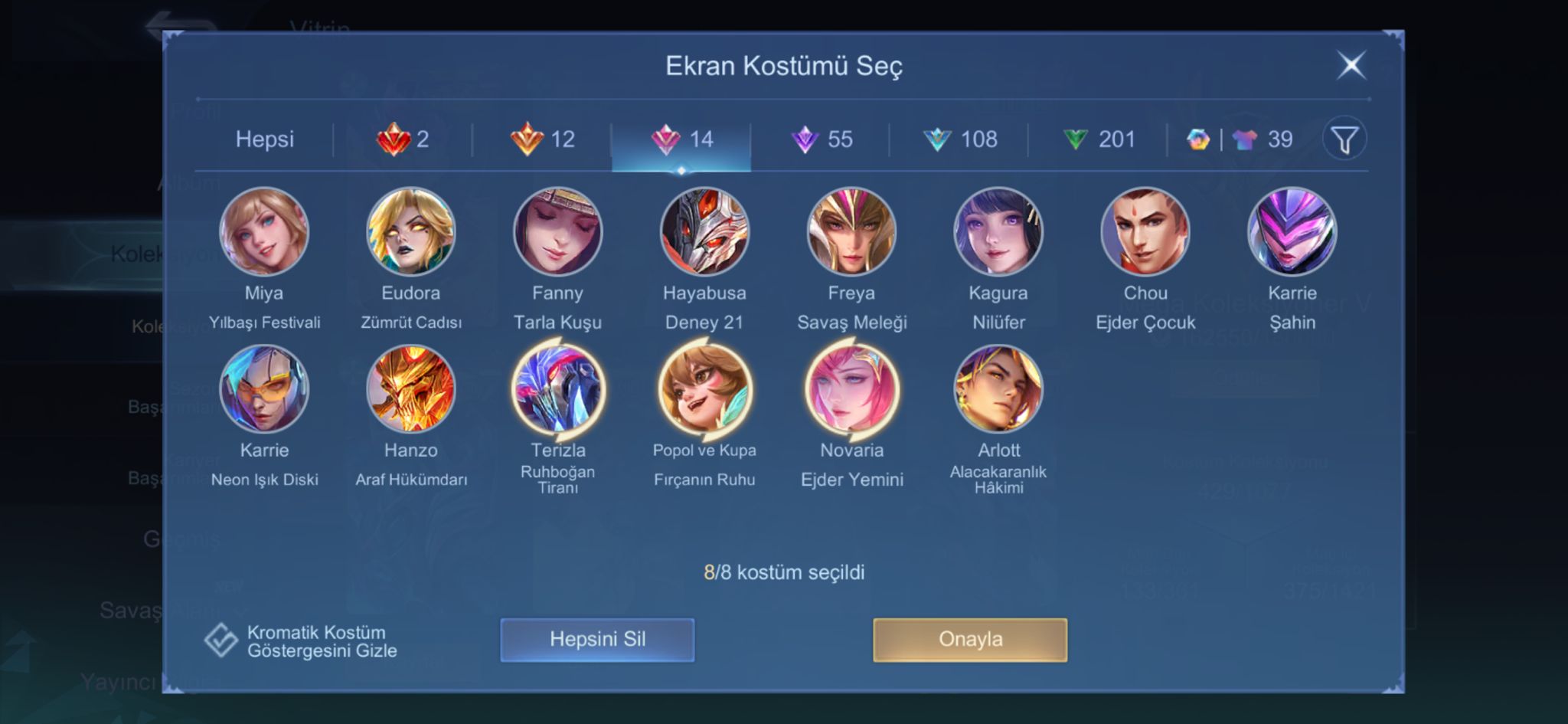Open the green gem tier with 201

click(x=1099, y=139)
